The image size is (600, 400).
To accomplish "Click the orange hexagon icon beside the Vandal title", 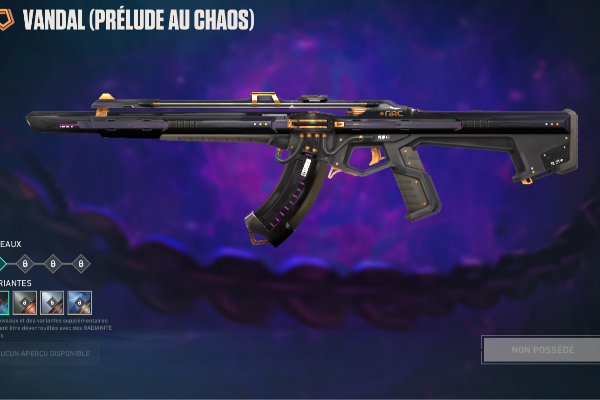I will pyautogui.click(x=5, y=19).
